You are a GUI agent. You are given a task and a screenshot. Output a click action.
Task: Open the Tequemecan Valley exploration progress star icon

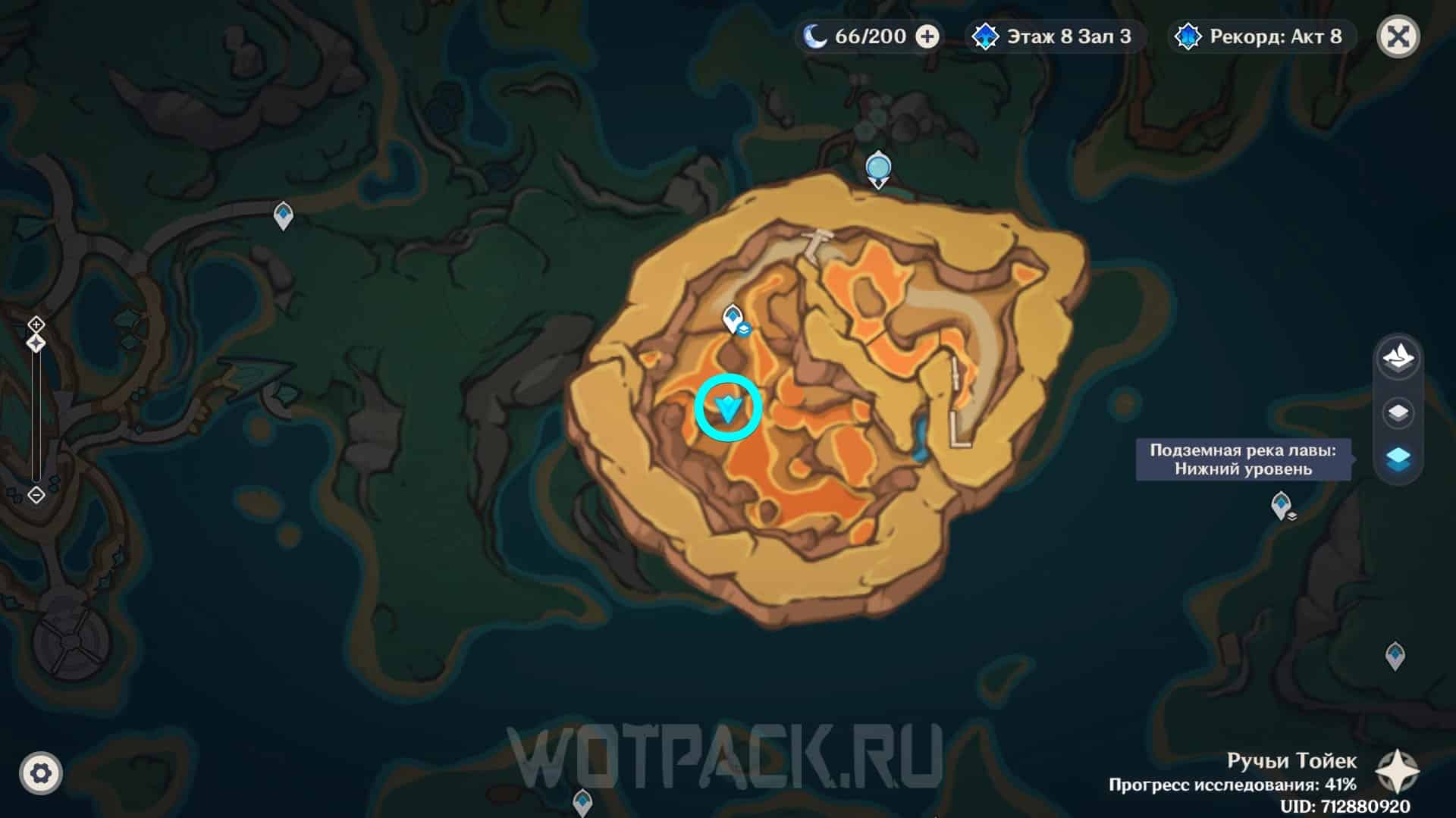[x=1397, y=771]
